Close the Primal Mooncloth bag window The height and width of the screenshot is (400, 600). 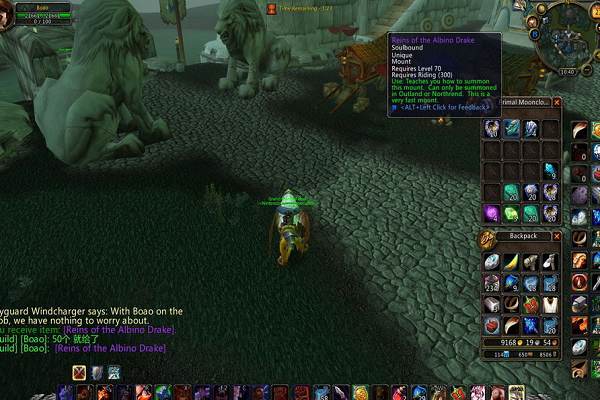(557, 102)
